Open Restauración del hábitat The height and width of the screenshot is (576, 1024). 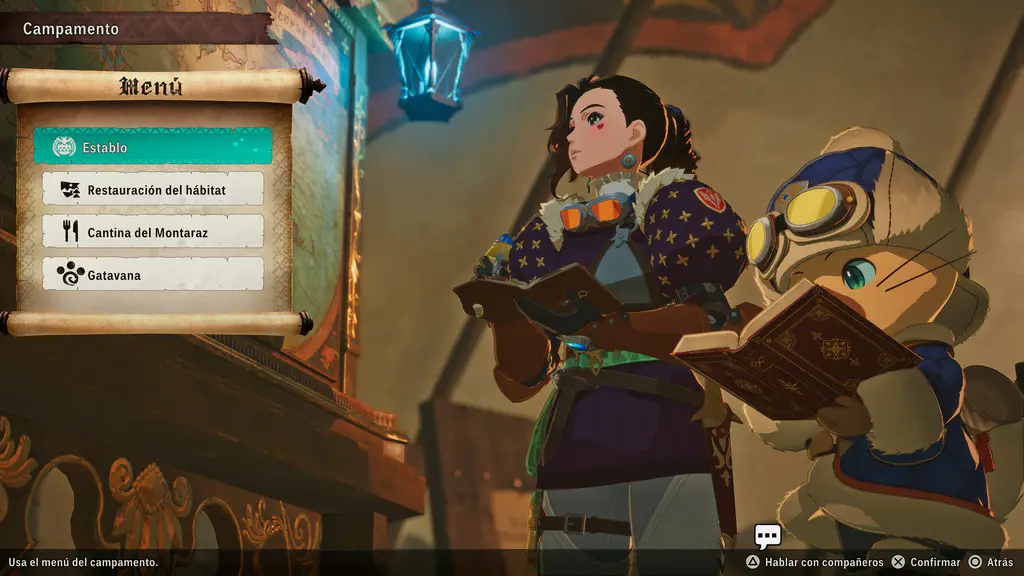pos(153,189)
